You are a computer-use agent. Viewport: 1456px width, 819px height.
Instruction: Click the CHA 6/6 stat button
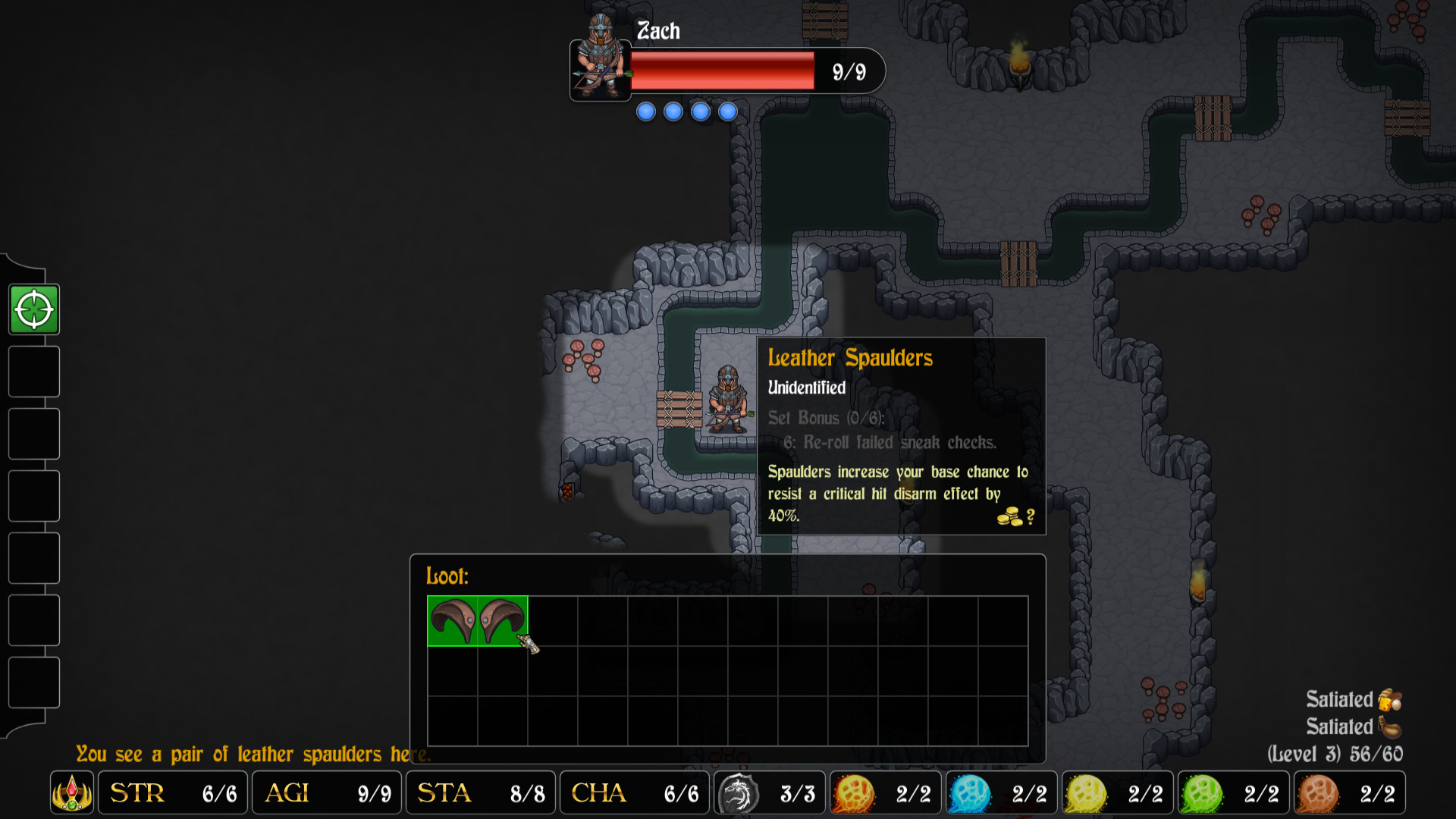point(634,792)
